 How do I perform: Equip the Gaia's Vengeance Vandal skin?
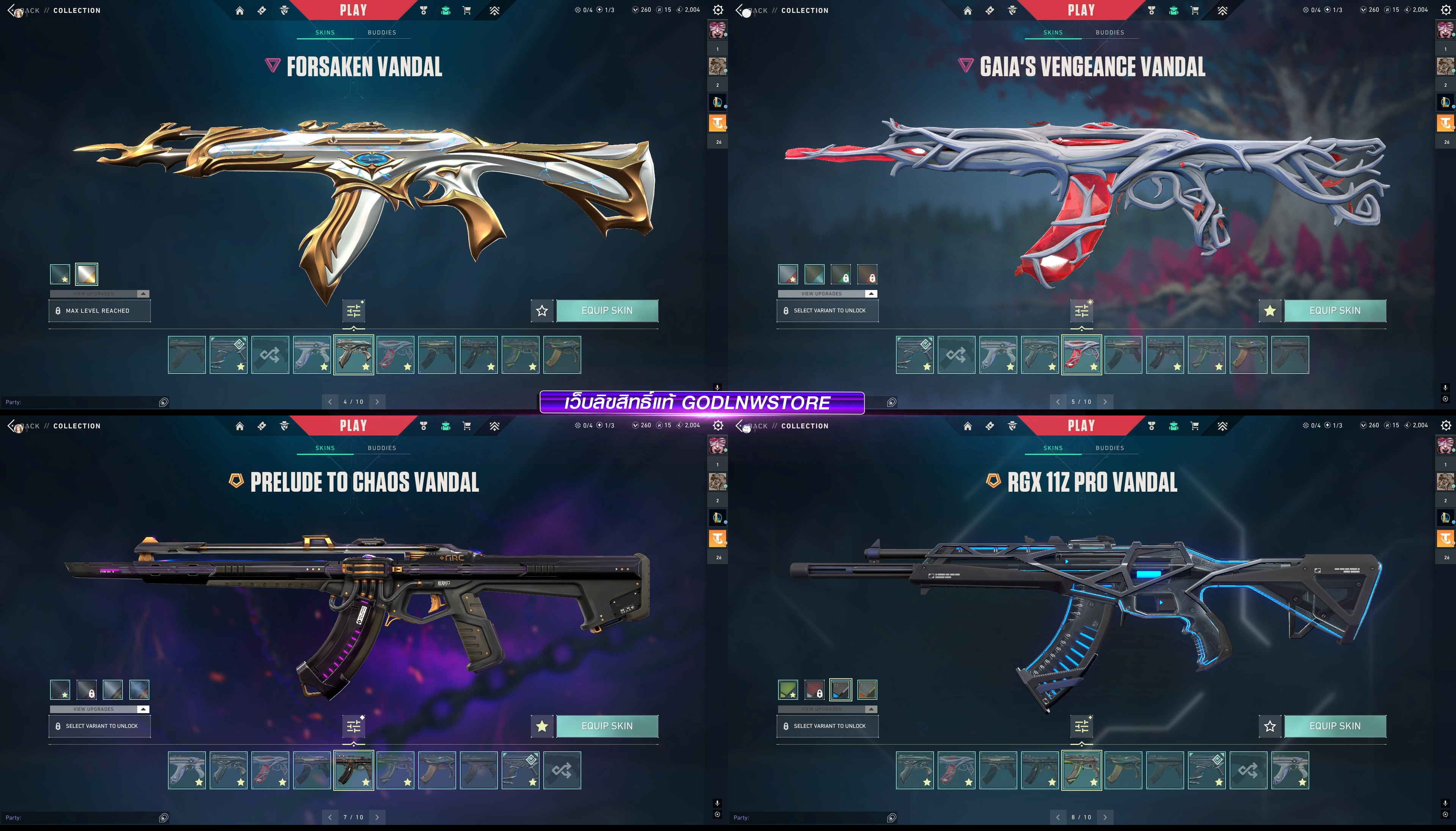click(1334, 310)
